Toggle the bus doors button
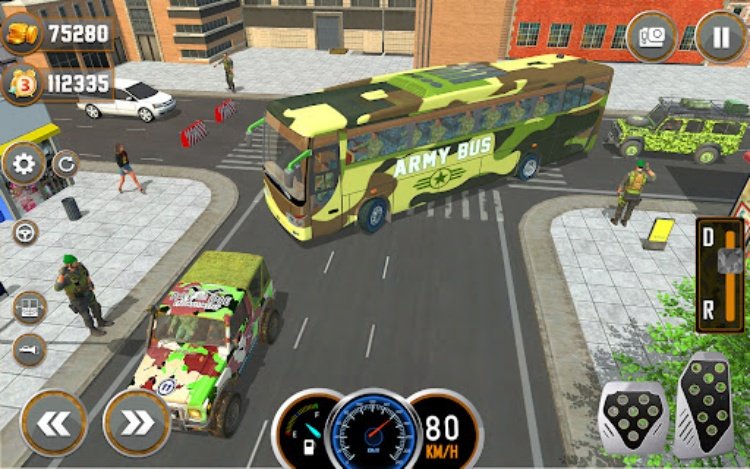The width and height of the screenshot is (750, 469). coord(30,307)
